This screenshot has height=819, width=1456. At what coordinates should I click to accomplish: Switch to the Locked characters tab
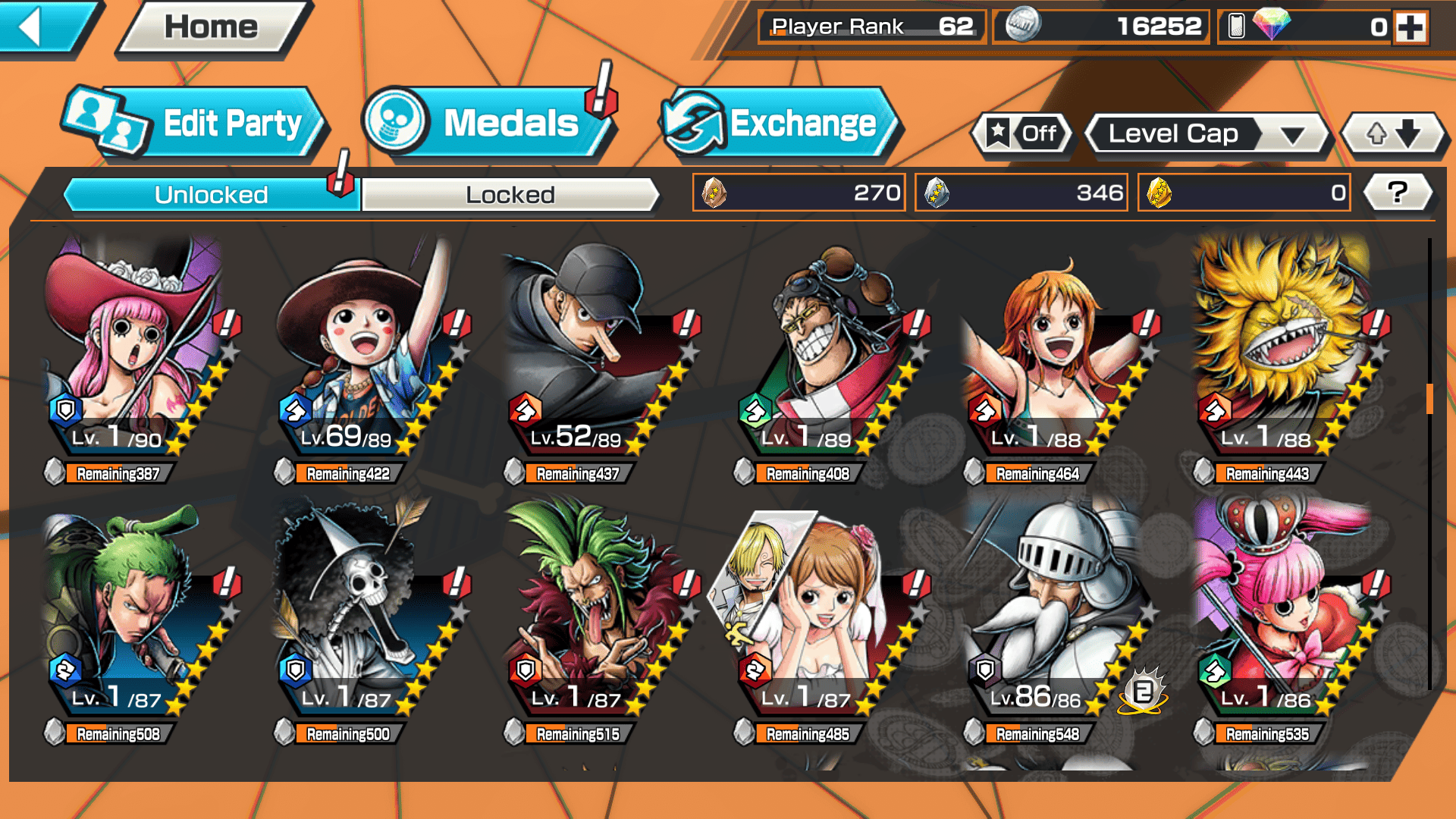(510, 195)
